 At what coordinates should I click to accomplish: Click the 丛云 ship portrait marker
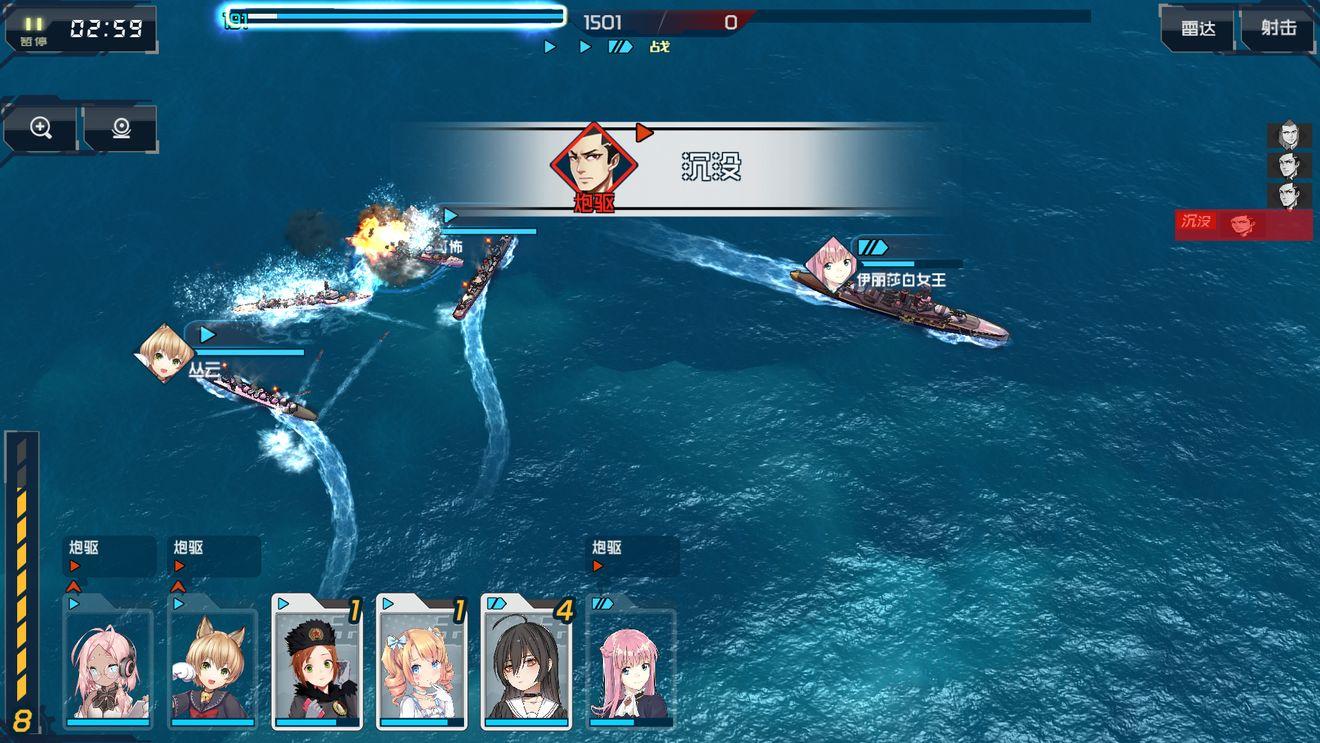165,352
